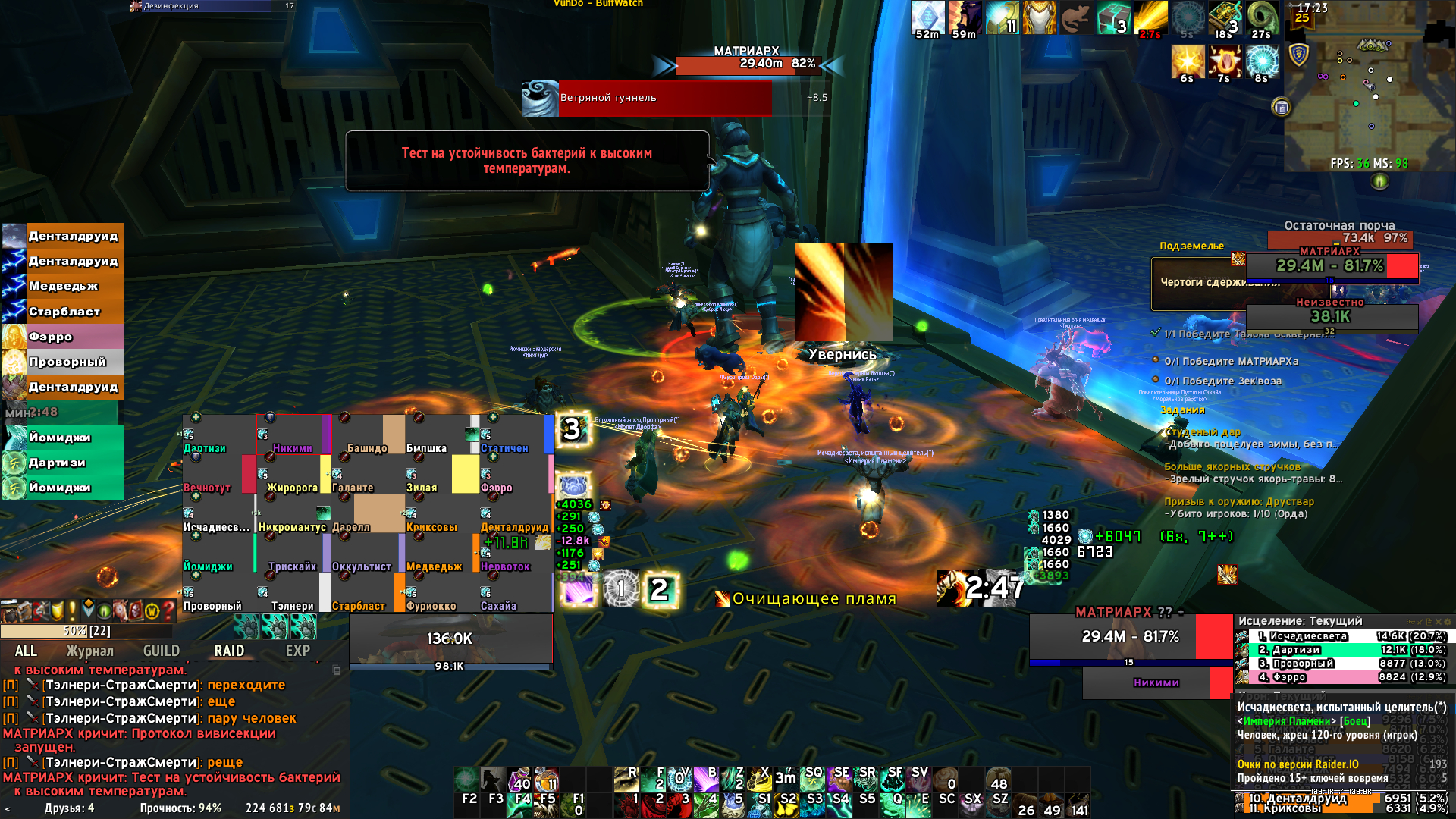Image resolution: width=1456 pixels, height=819 pixels.
Task: Target Никими in the raid frames
Action: point(293,435)
